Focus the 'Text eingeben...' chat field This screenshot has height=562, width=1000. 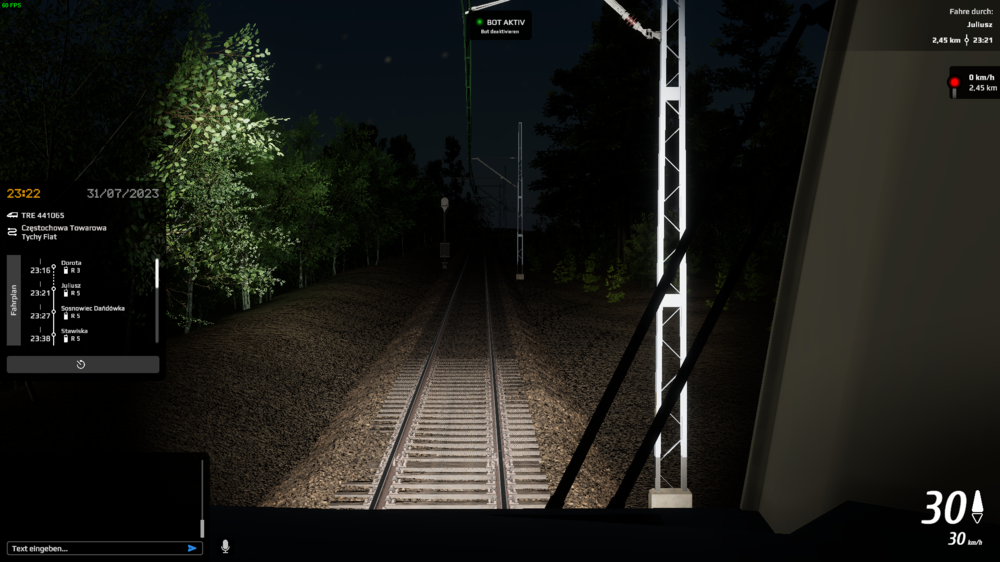click(95, 548)
